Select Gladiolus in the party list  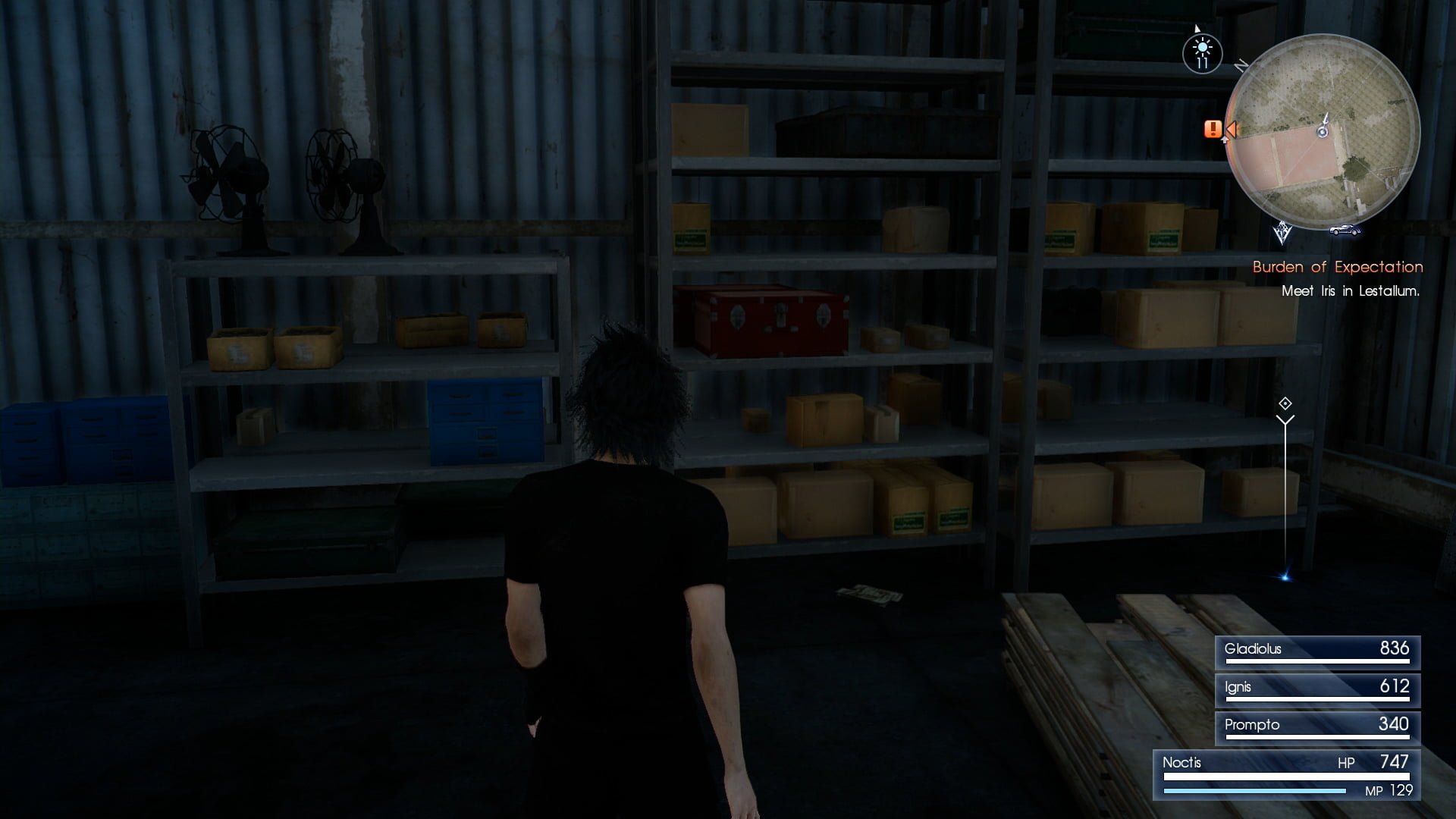click(x=1317, y=651)
